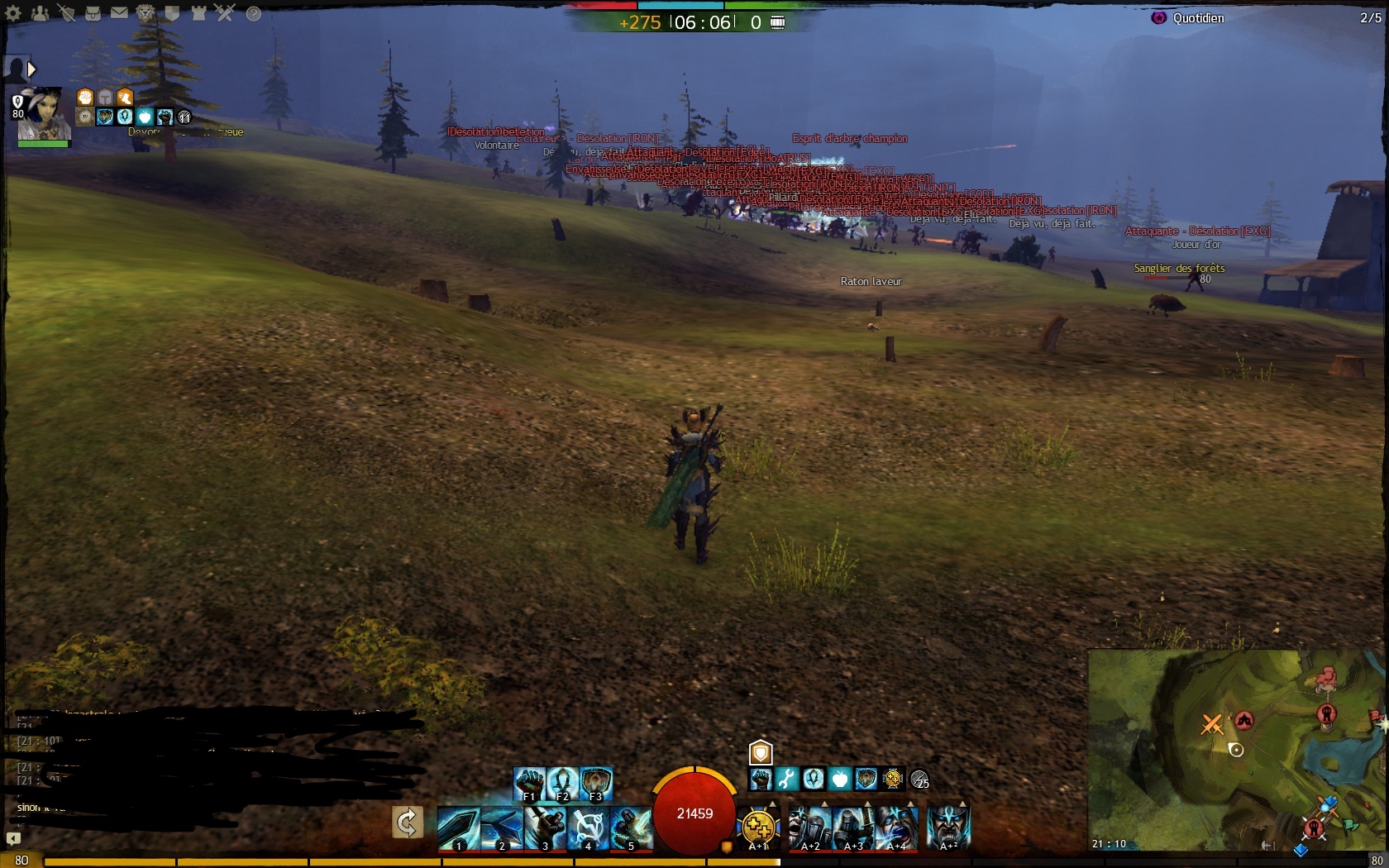Image resolution: width=1389 pixels, height=868 pixels.
Task: Open the inventory bag icon
Action: click(x=93, y=13)
